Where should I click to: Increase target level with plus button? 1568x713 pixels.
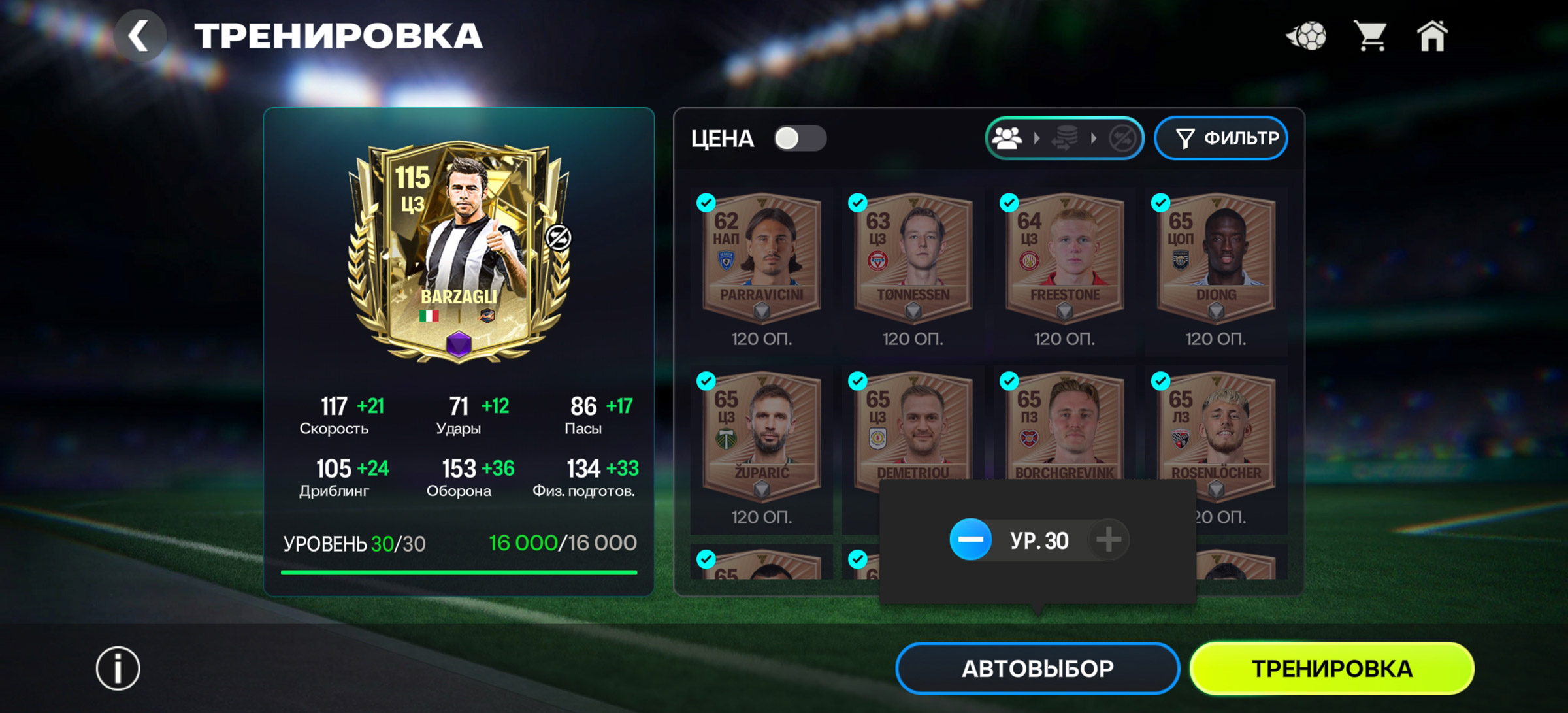(x=1108, y=540)
